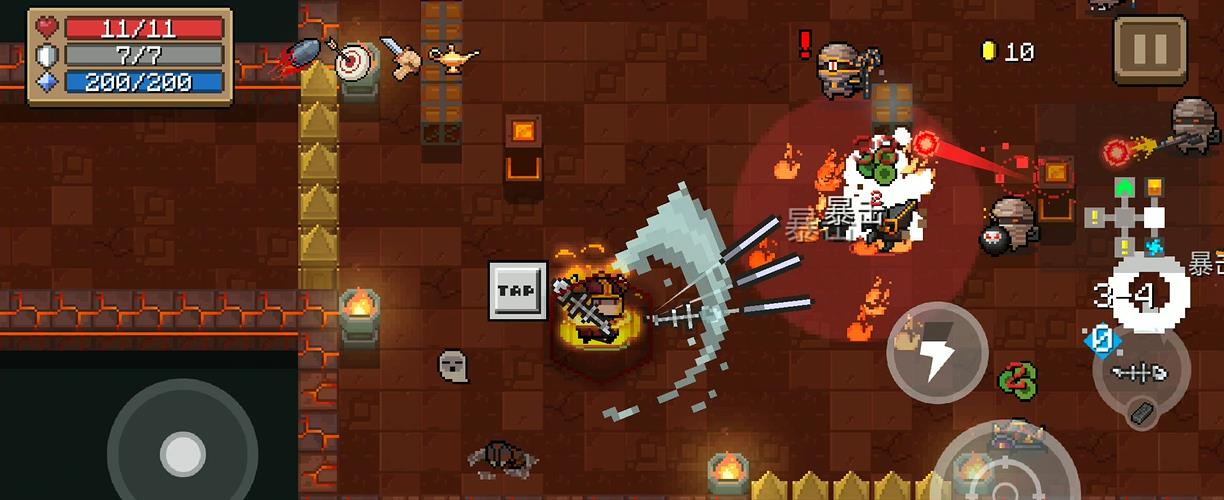Screen dimensions: 1224x500
Task: Pause the game with the pause button
Action: [x=1150, y=50]
